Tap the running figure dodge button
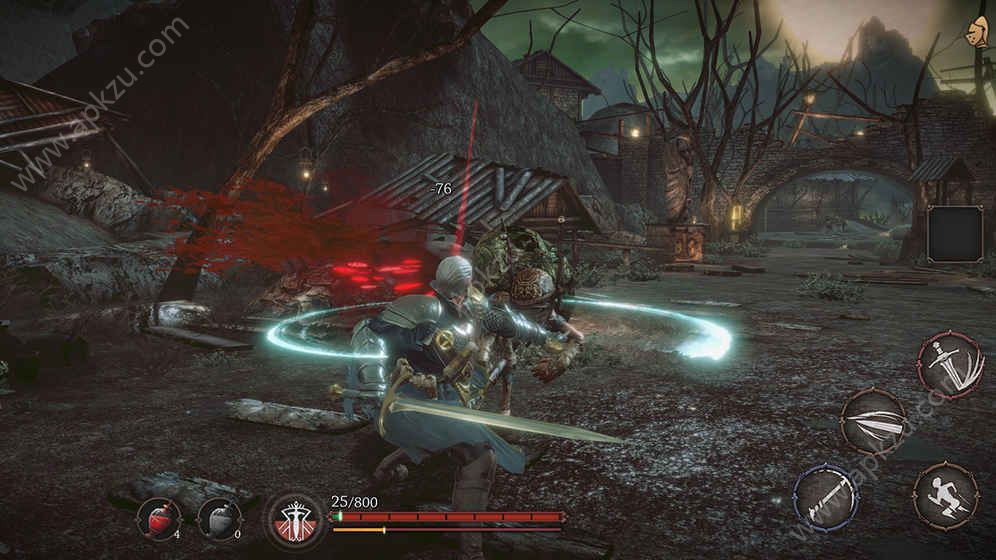Screen dimensions: 996x560 tap(946, 495)
